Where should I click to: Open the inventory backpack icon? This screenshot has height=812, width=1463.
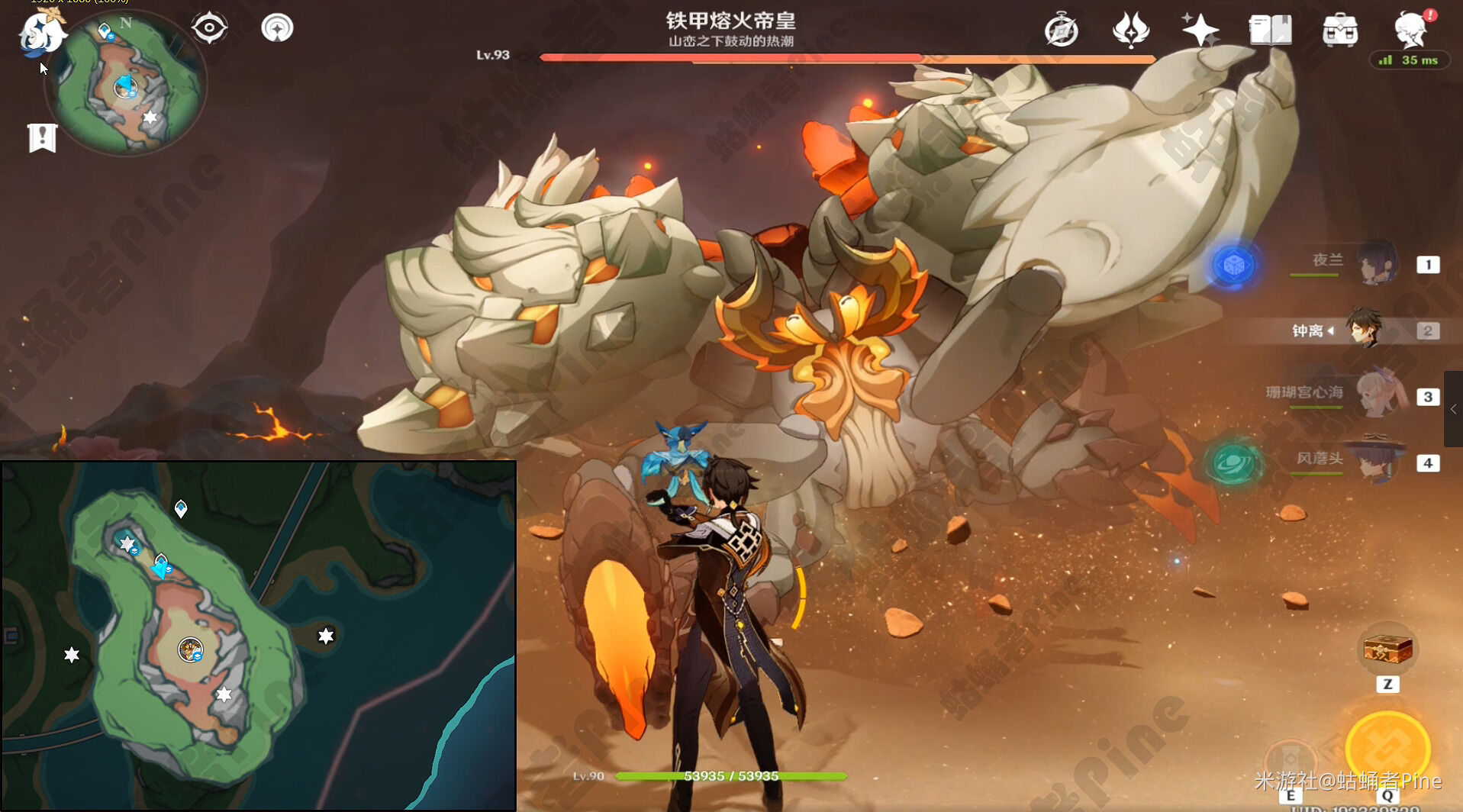(x=1340, y=31)
